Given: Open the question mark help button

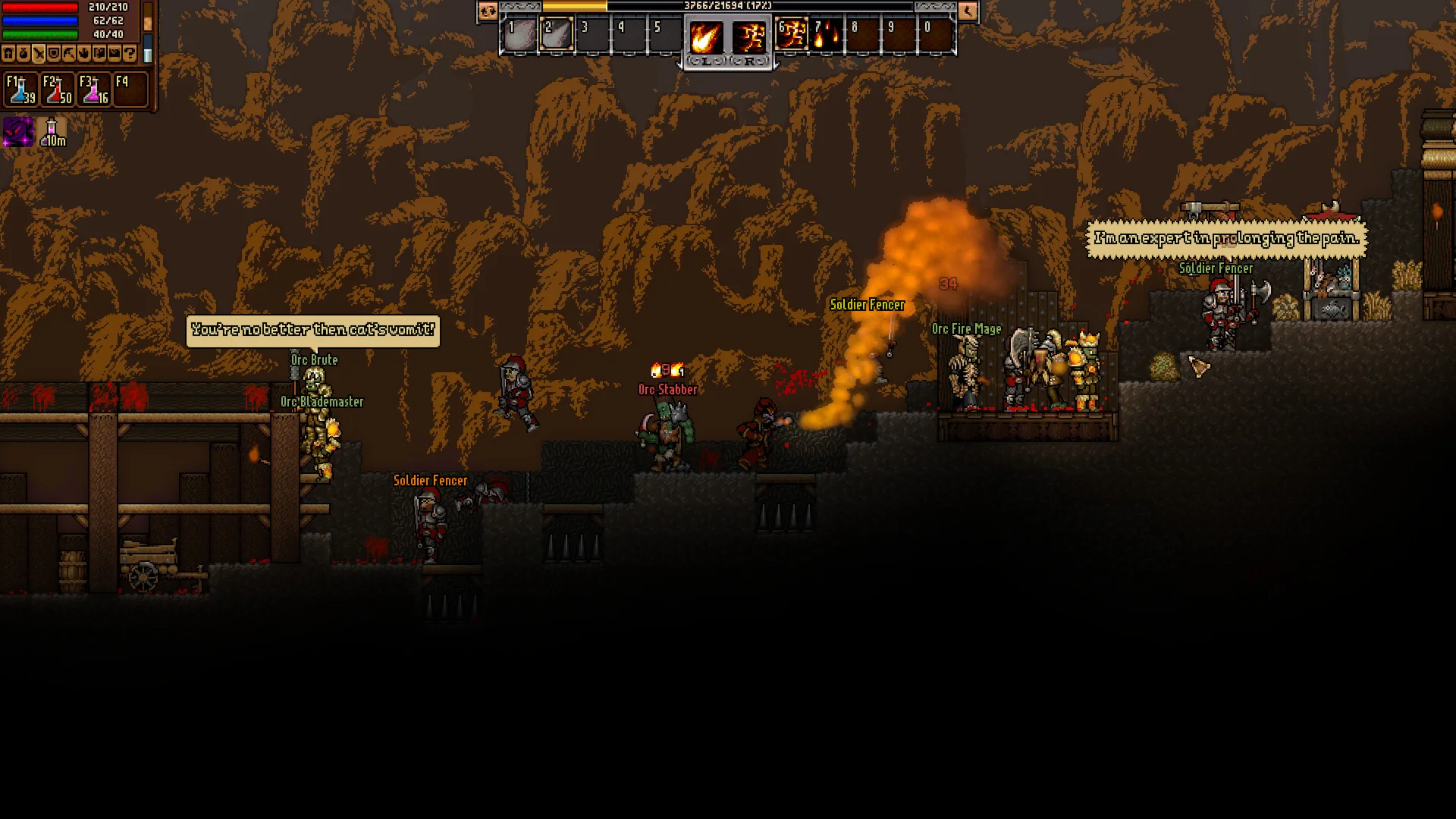Looking at the screenshot, I should [130, 54].
